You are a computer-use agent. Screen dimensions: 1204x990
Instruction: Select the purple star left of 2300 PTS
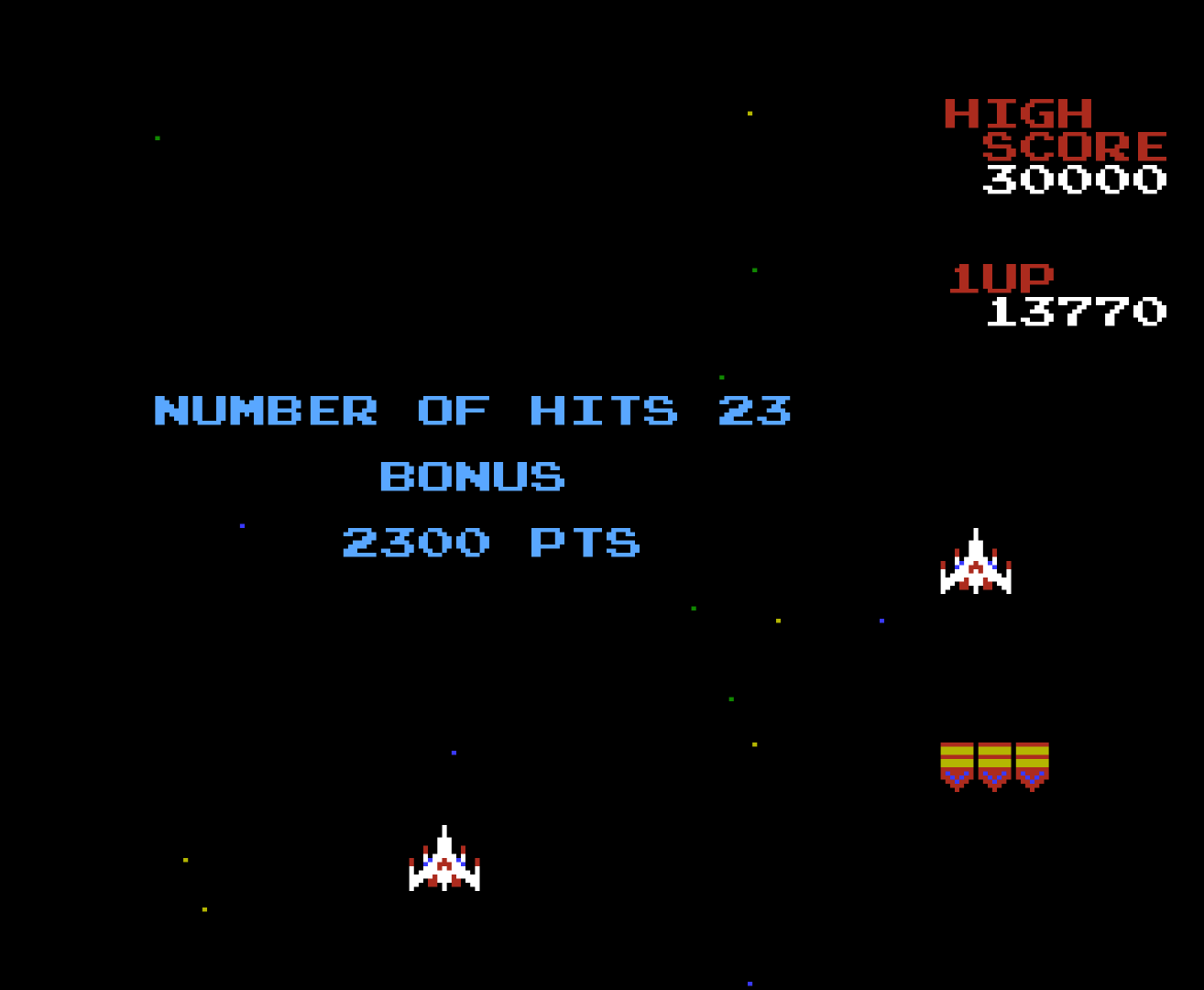tap(241, 527)
